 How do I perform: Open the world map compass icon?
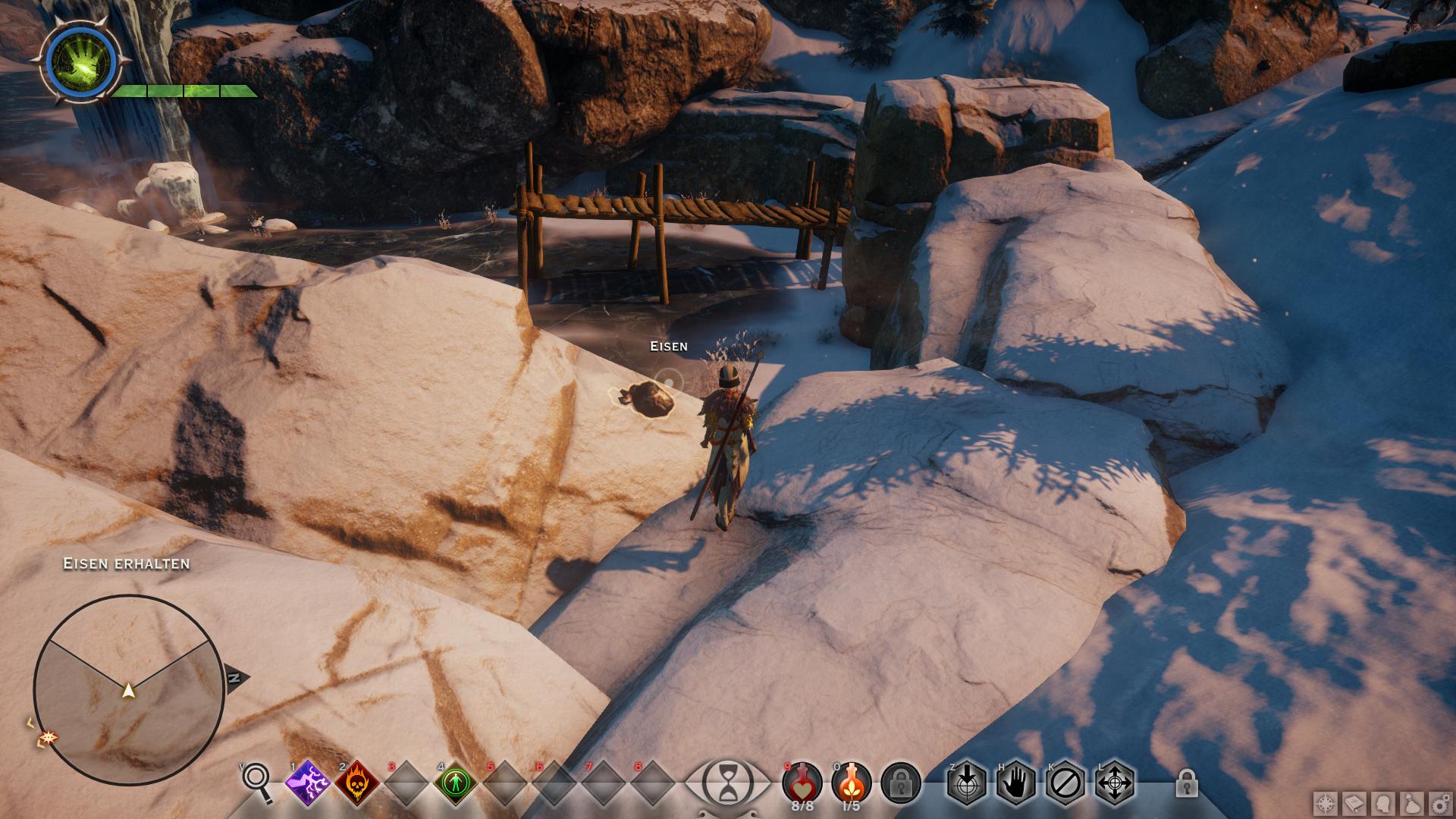(1326, 804)
